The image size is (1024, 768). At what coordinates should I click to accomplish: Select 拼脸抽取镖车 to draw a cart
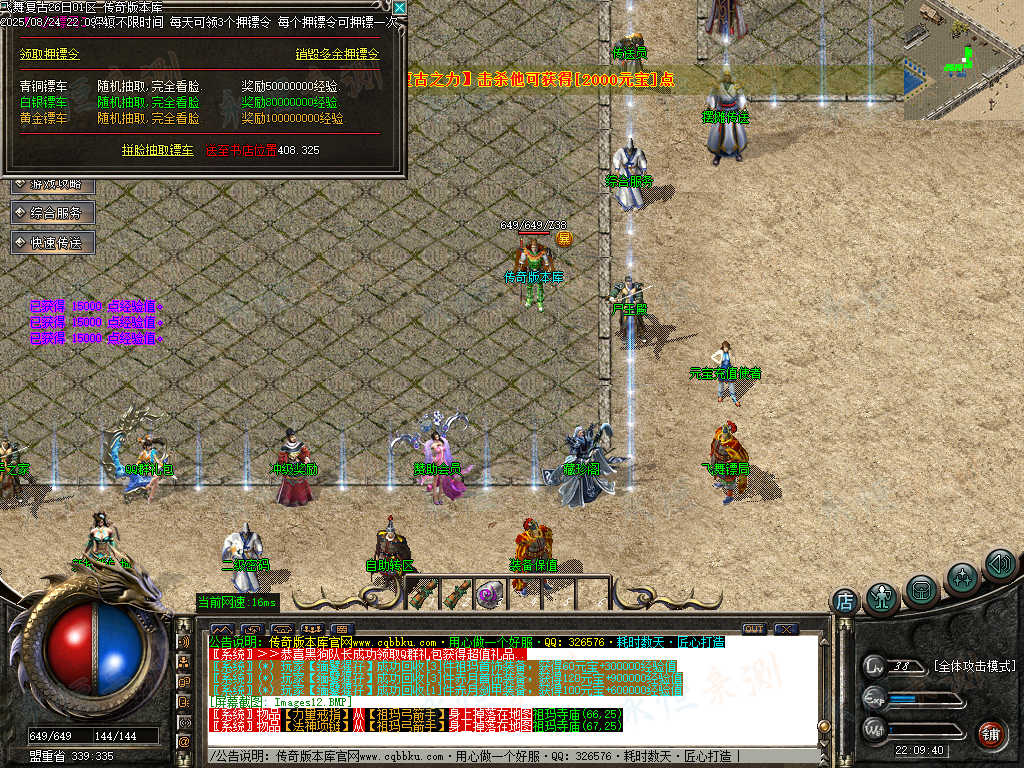[x=158, y=150]
